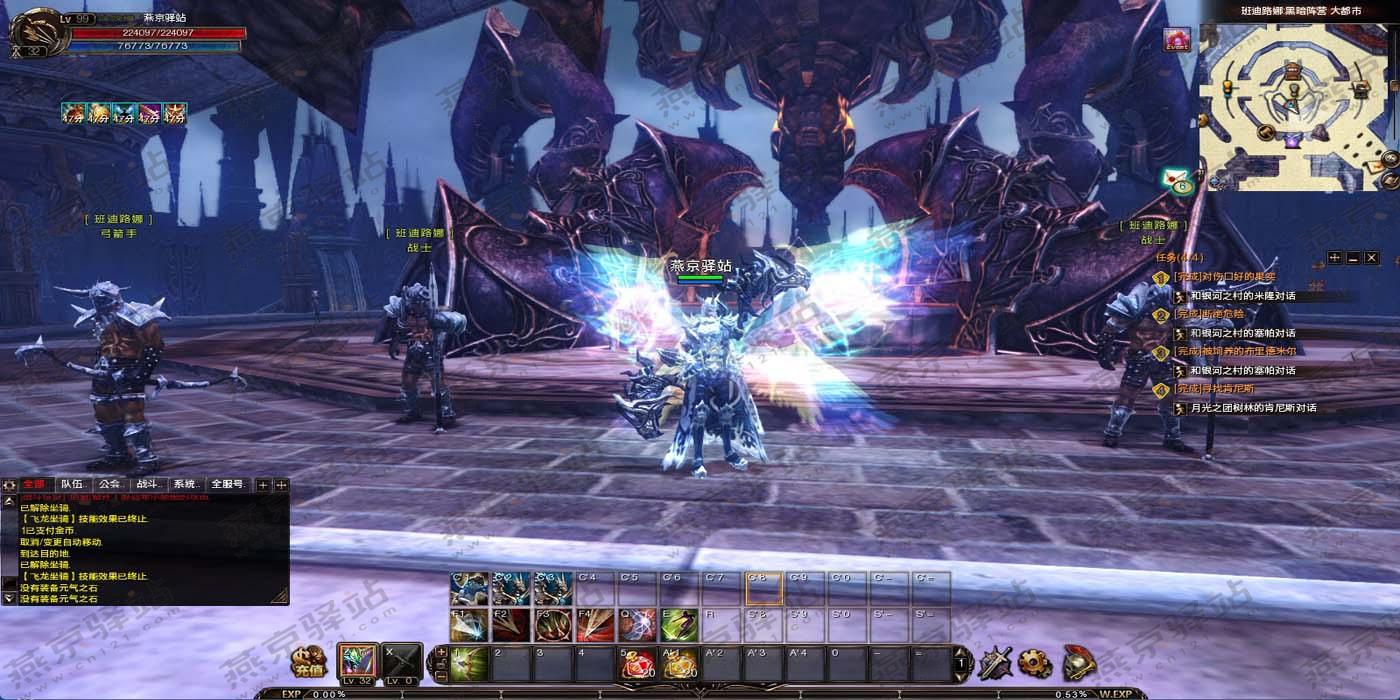Click the Event icon beside the minimap
Viewport: 1400px width, 700px height.
point(1177,40)
